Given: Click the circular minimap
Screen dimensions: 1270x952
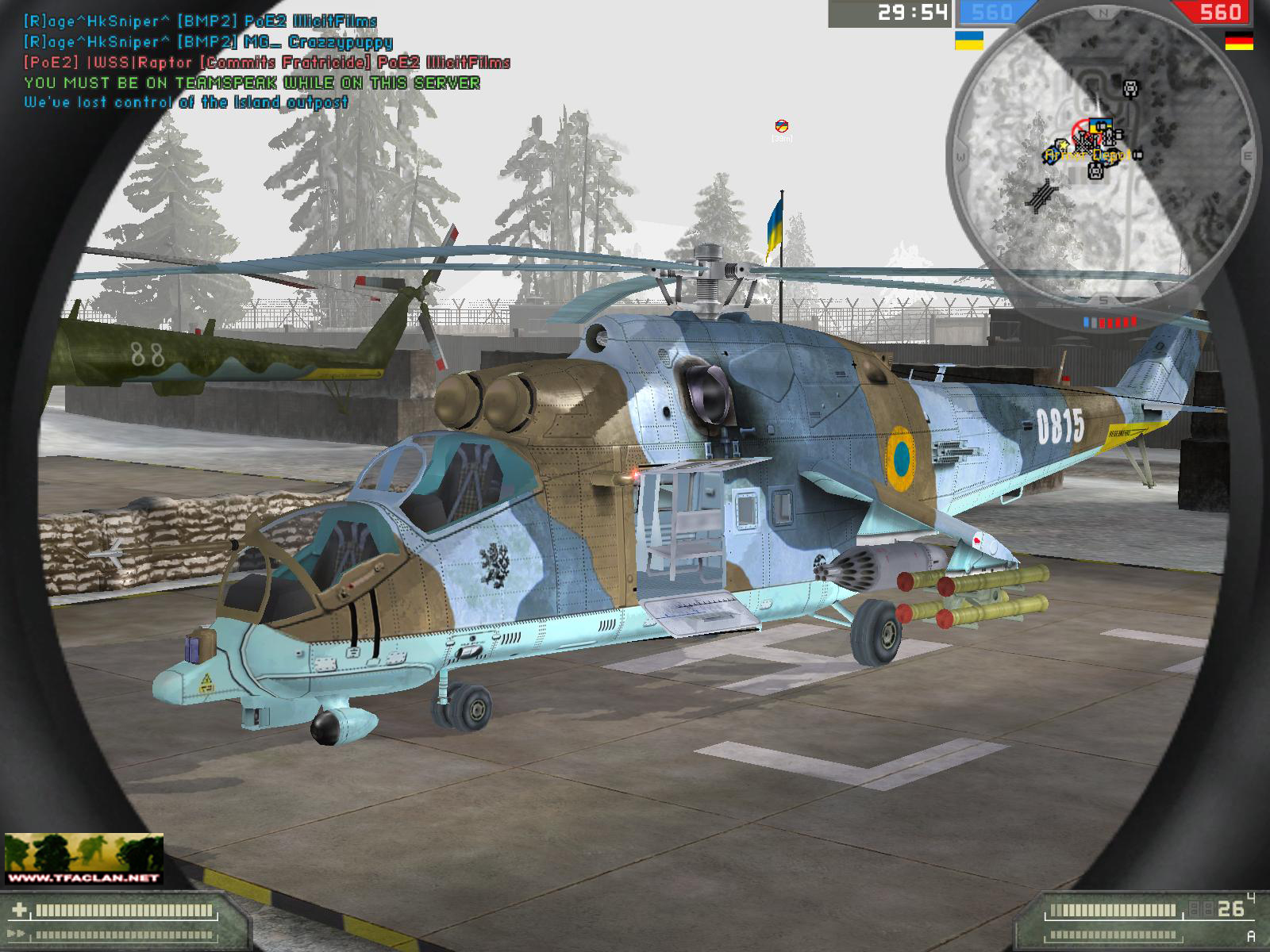Looking at the screenshot, I should coord(1102,157).
